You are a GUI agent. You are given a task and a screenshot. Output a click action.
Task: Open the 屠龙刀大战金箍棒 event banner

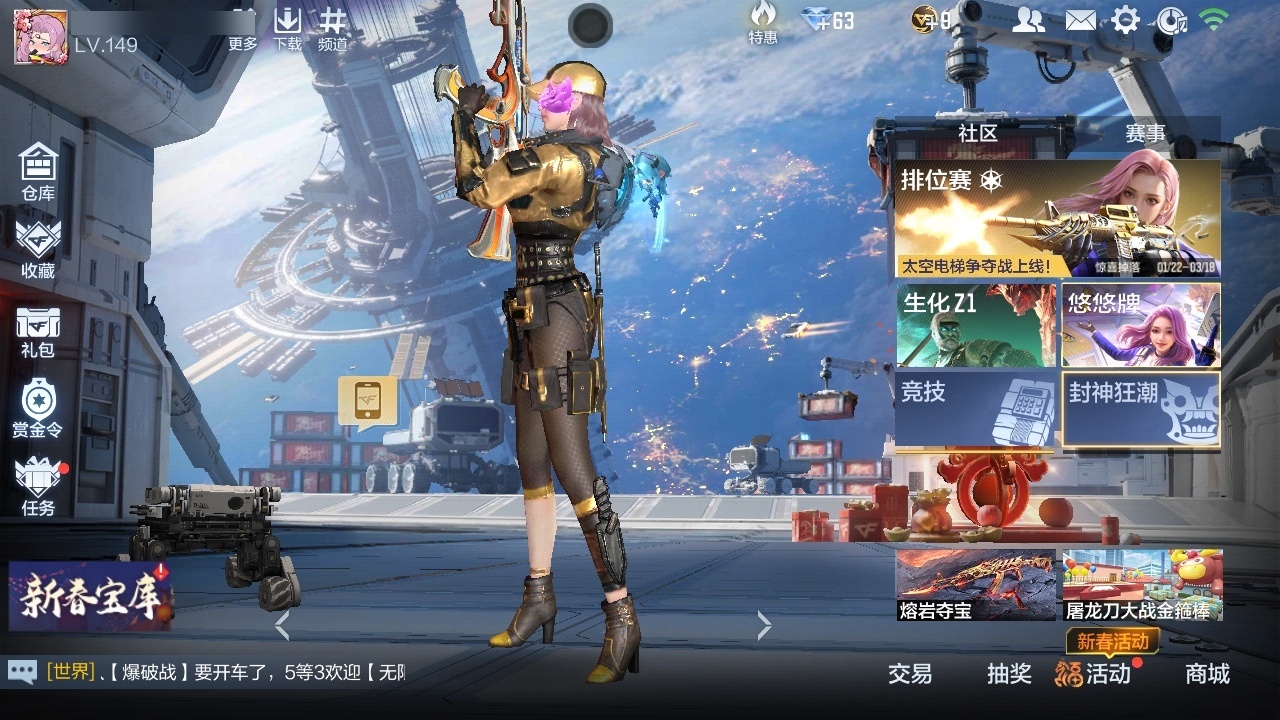[1142, 584]
